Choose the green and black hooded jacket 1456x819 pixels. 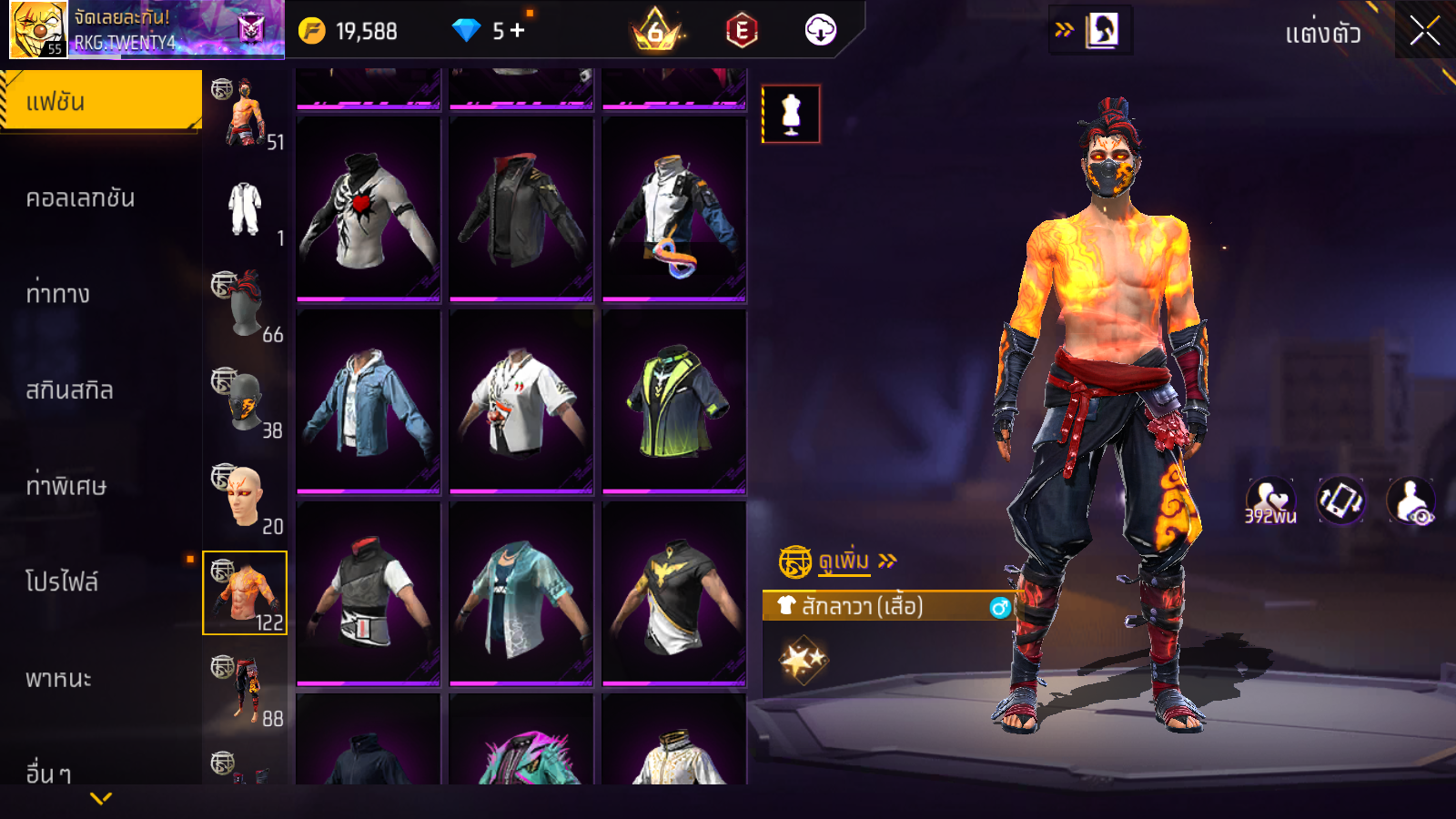point(674,402)
